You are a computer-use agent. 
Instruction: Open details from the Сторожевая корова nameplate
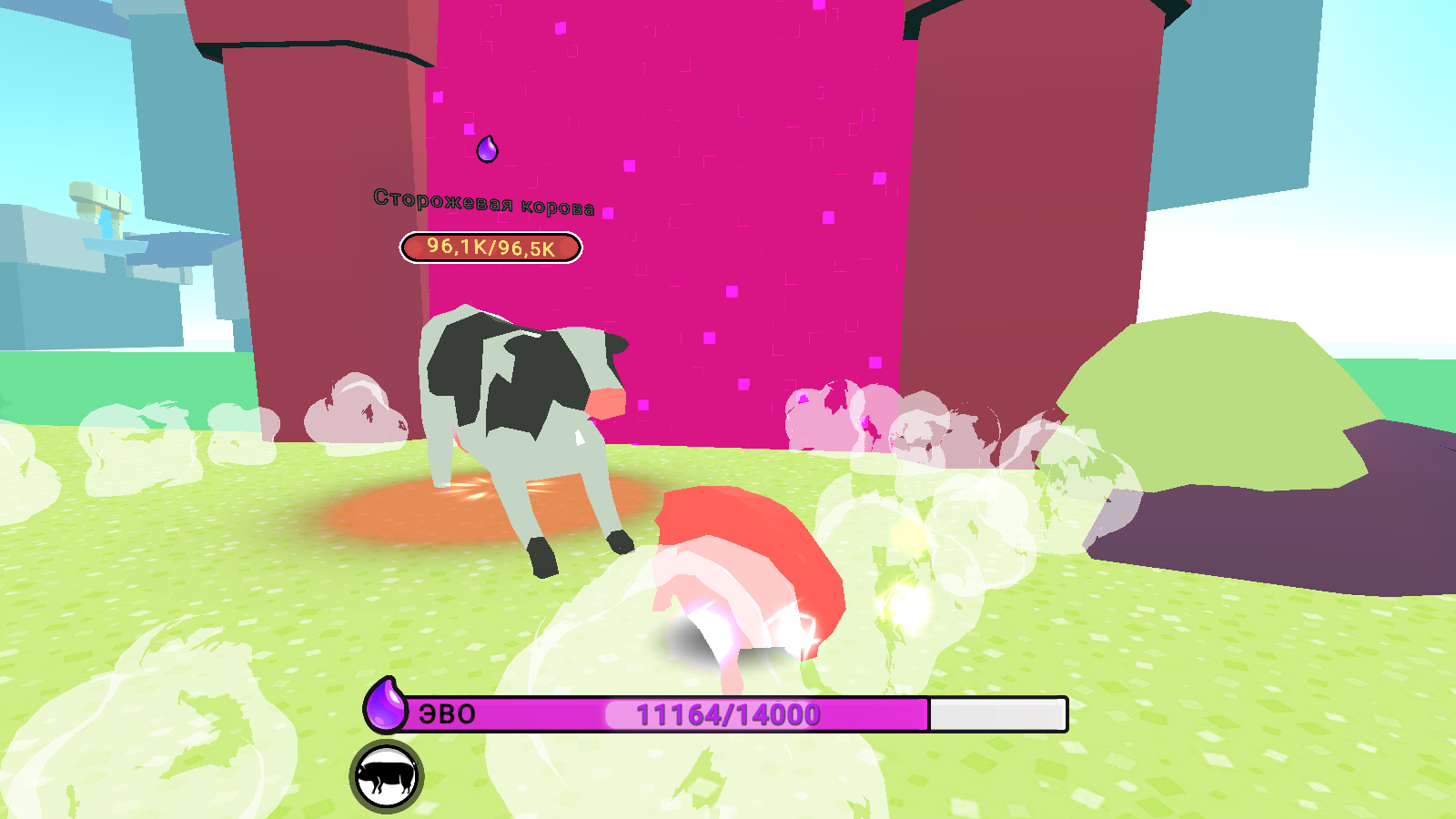pyautogui.click(x=484, y=202)
